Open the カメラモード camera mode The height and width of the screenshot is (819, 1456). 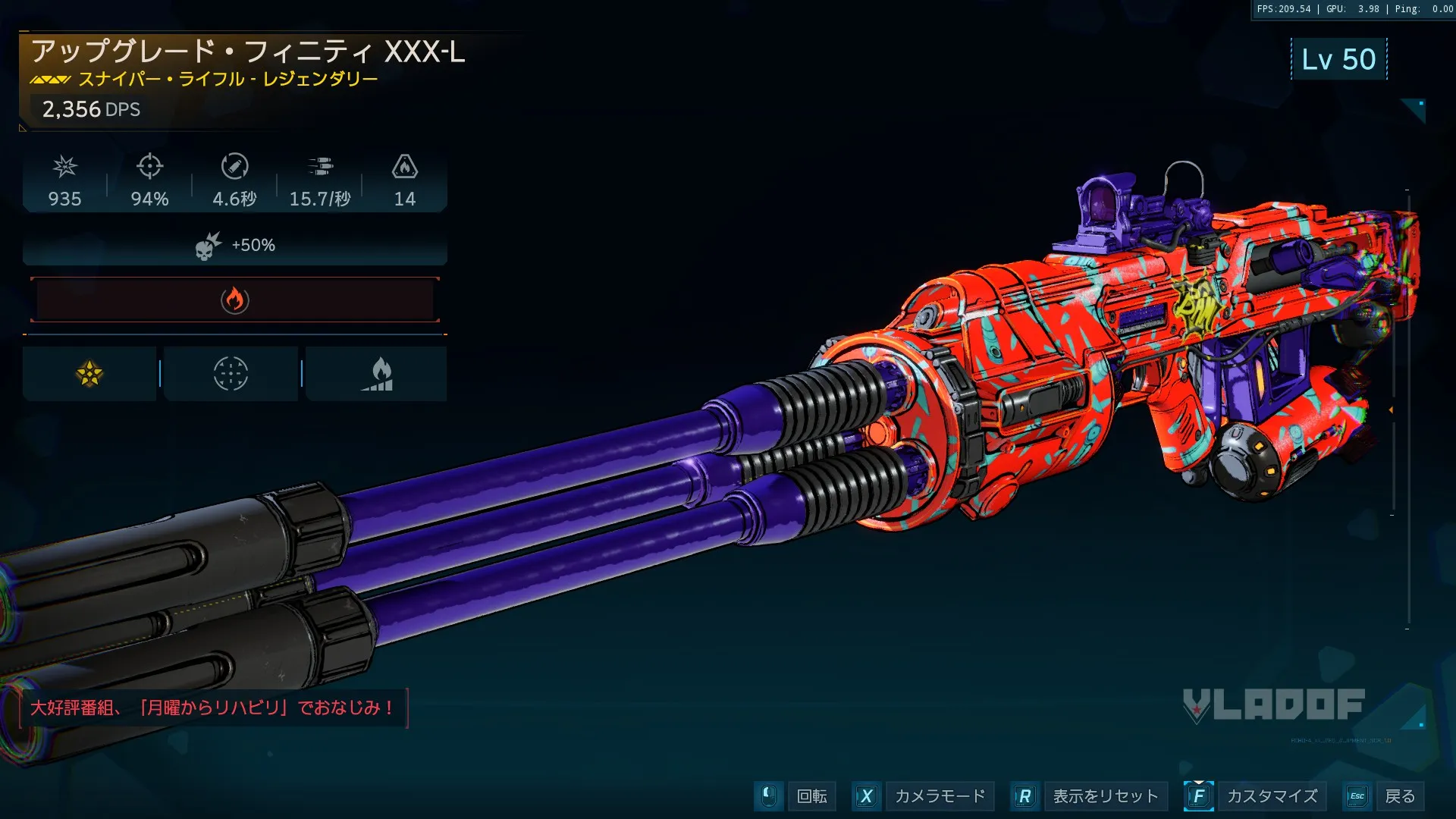939,796
